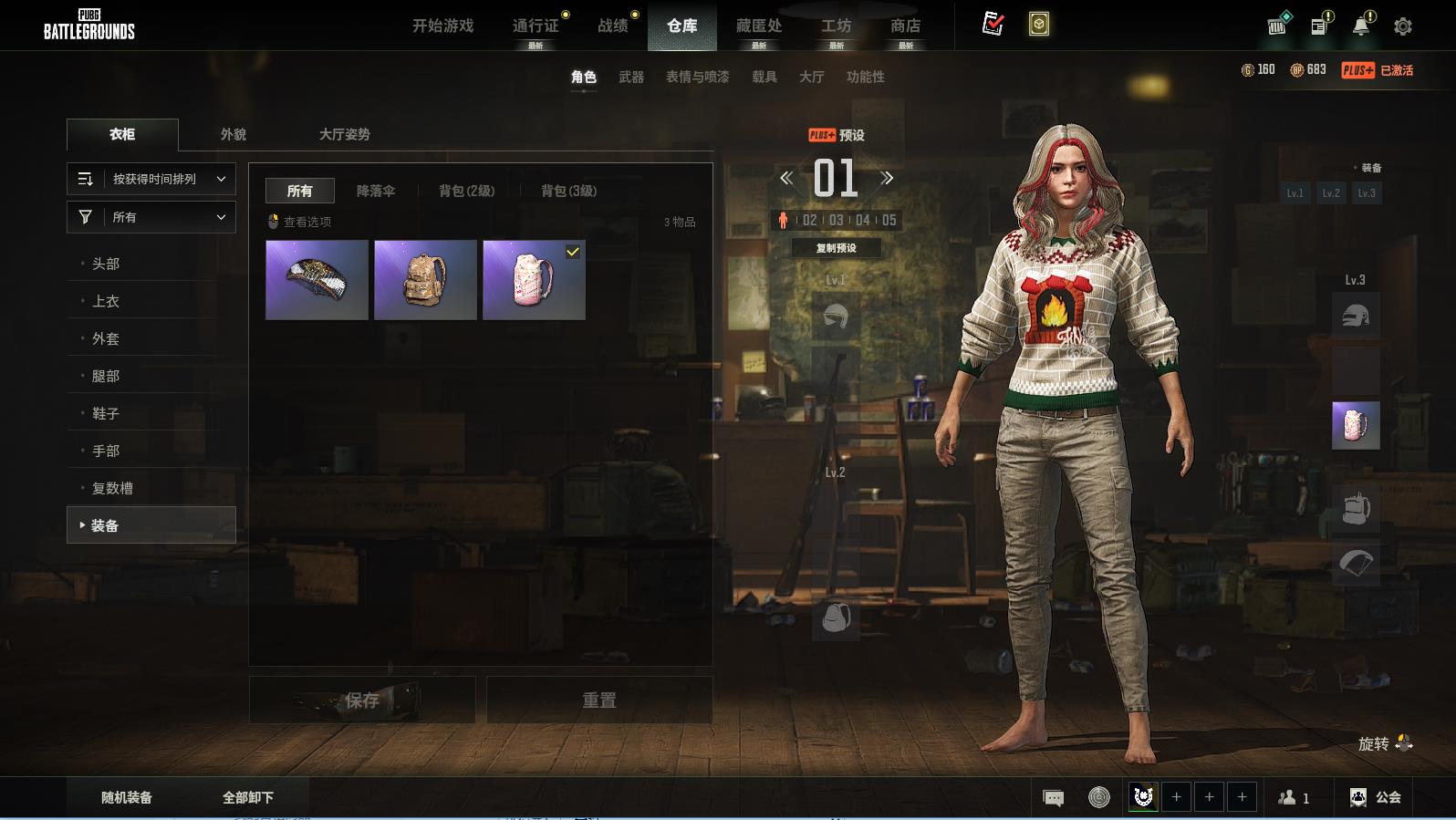The height and width of the screenshot is (820, 1456).
Task: Choose the 头部 (Head) category
Action: (106, 264)
